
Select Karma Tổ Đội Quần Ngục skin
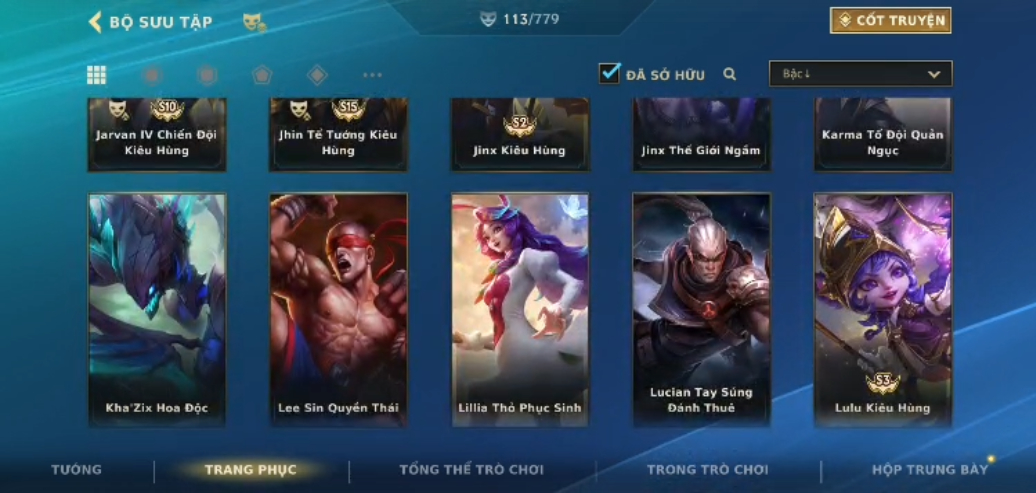coord(882,135)
